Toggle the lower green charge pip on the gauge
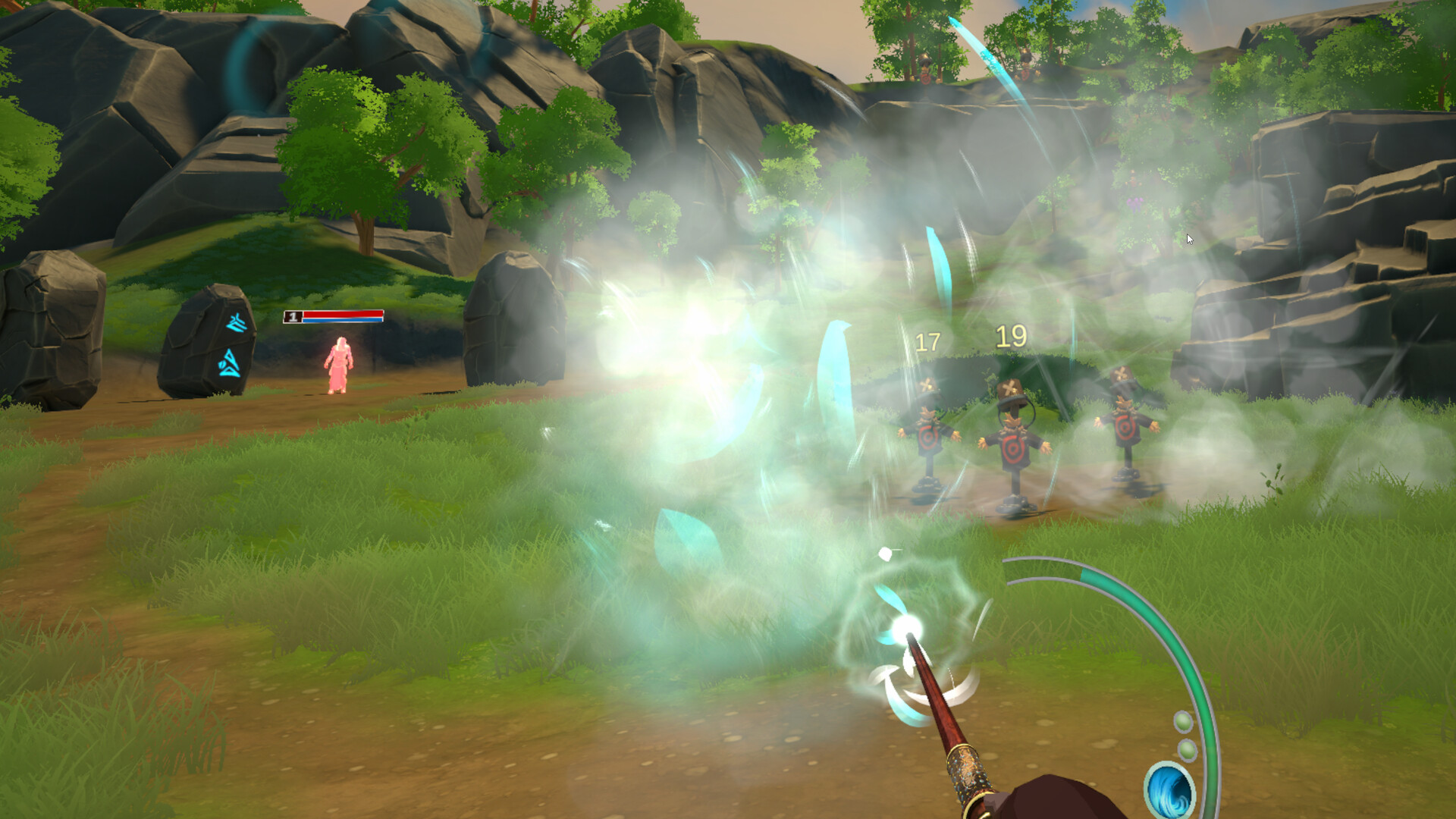 pos(1187,748)
